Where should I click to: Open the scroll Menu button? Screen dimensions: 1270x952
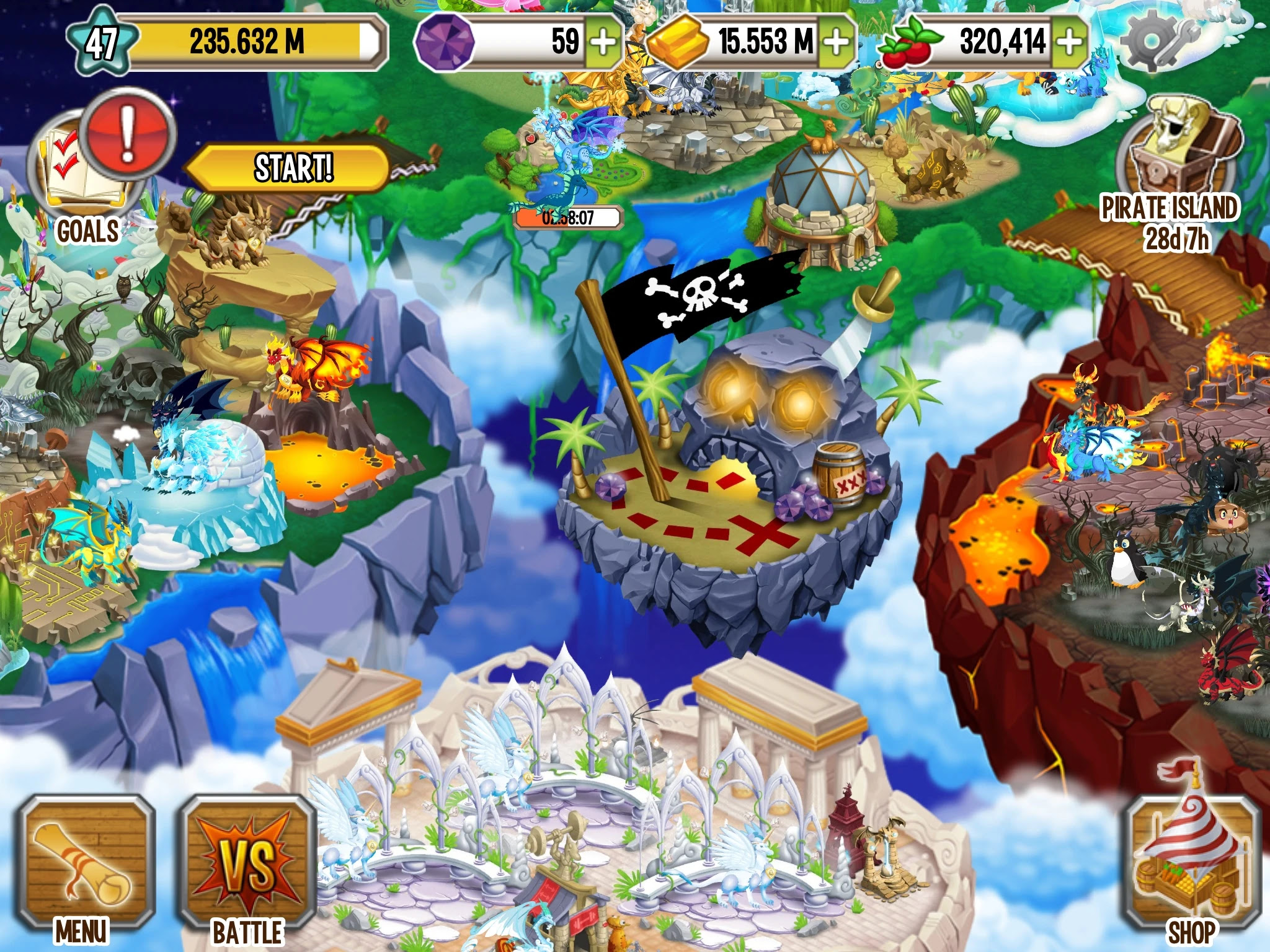tap(84, 866)
